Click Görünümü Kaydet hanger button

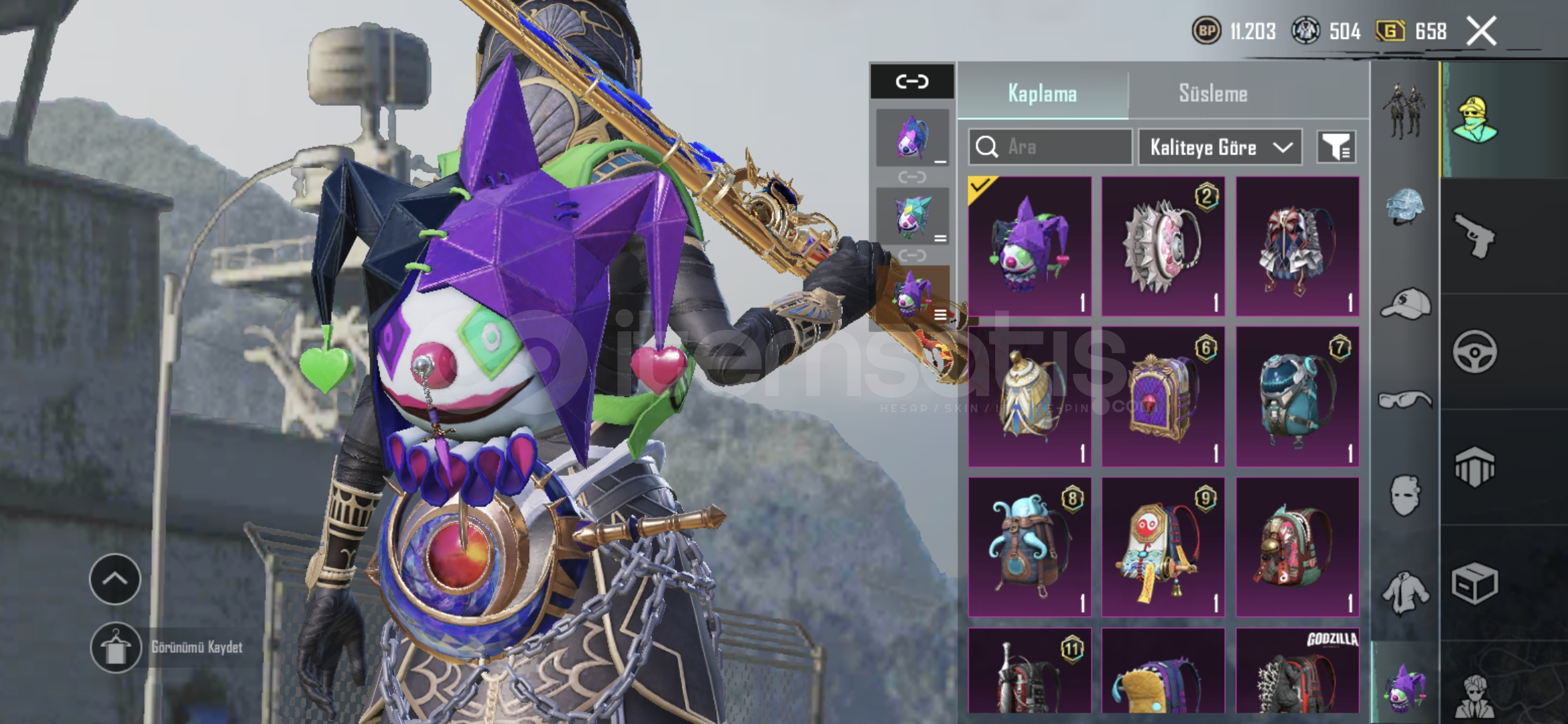click(x=115, y=648)
